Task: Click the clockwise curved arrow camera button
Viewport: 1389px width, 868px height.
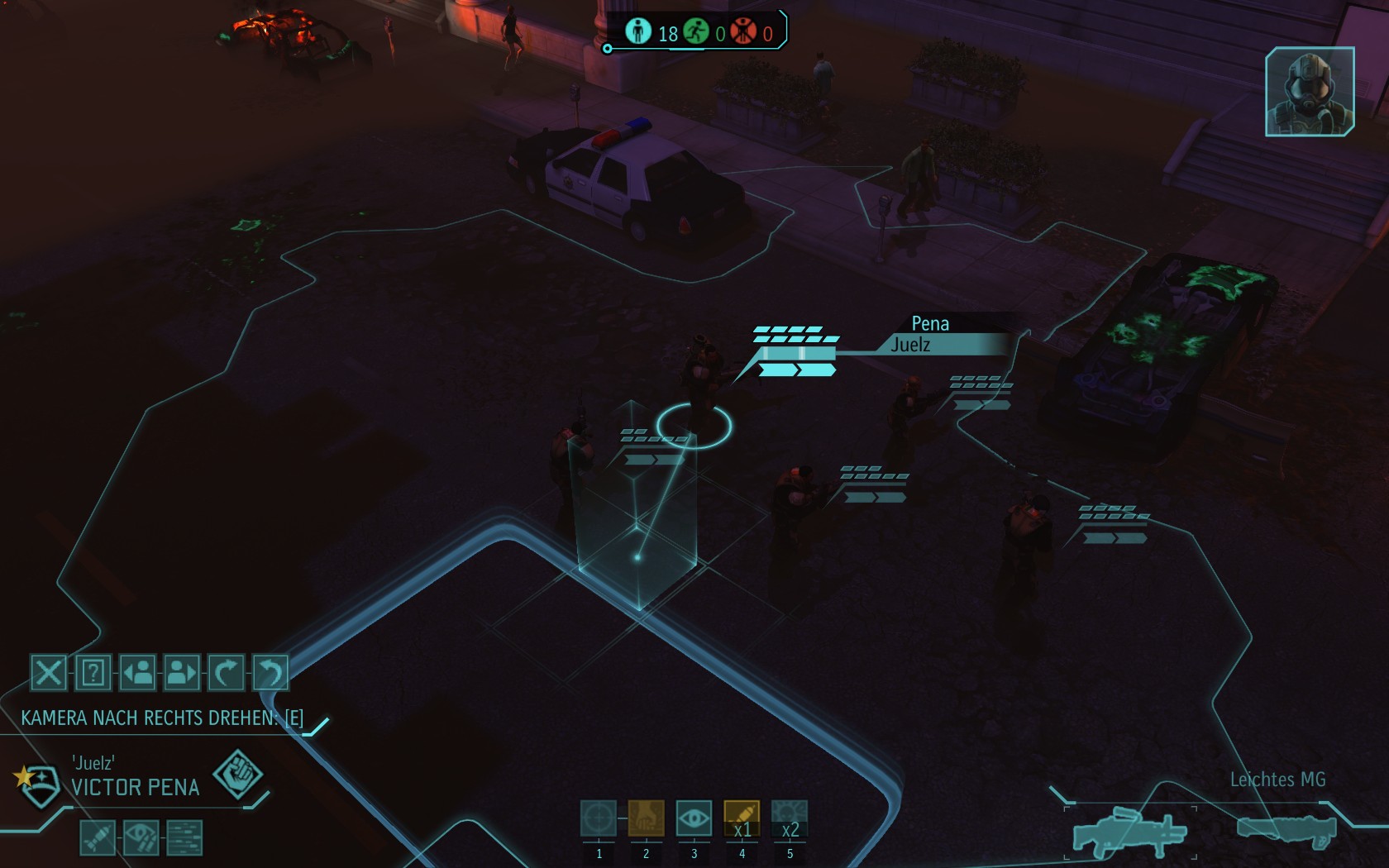Action: click(x=226, y=673)
